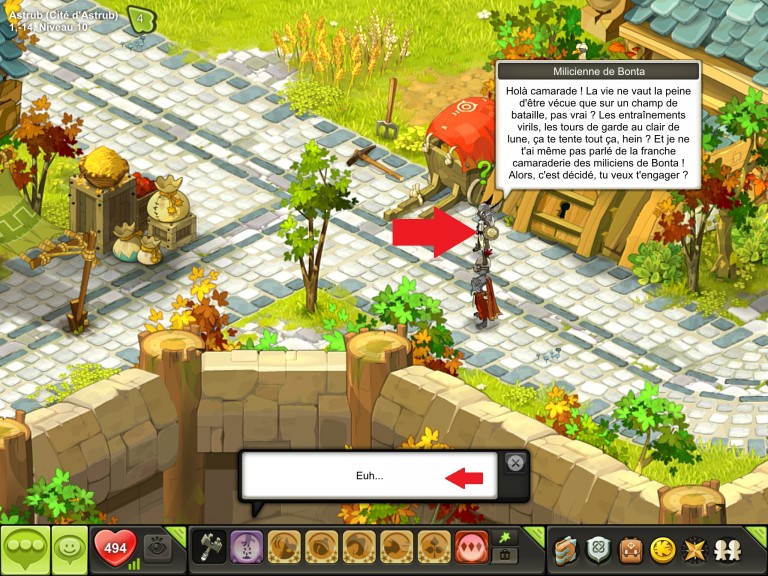This screenshot has width=768, height=576.
Task: Activate the purple spell icon
Action: click(x=246, y=548)
